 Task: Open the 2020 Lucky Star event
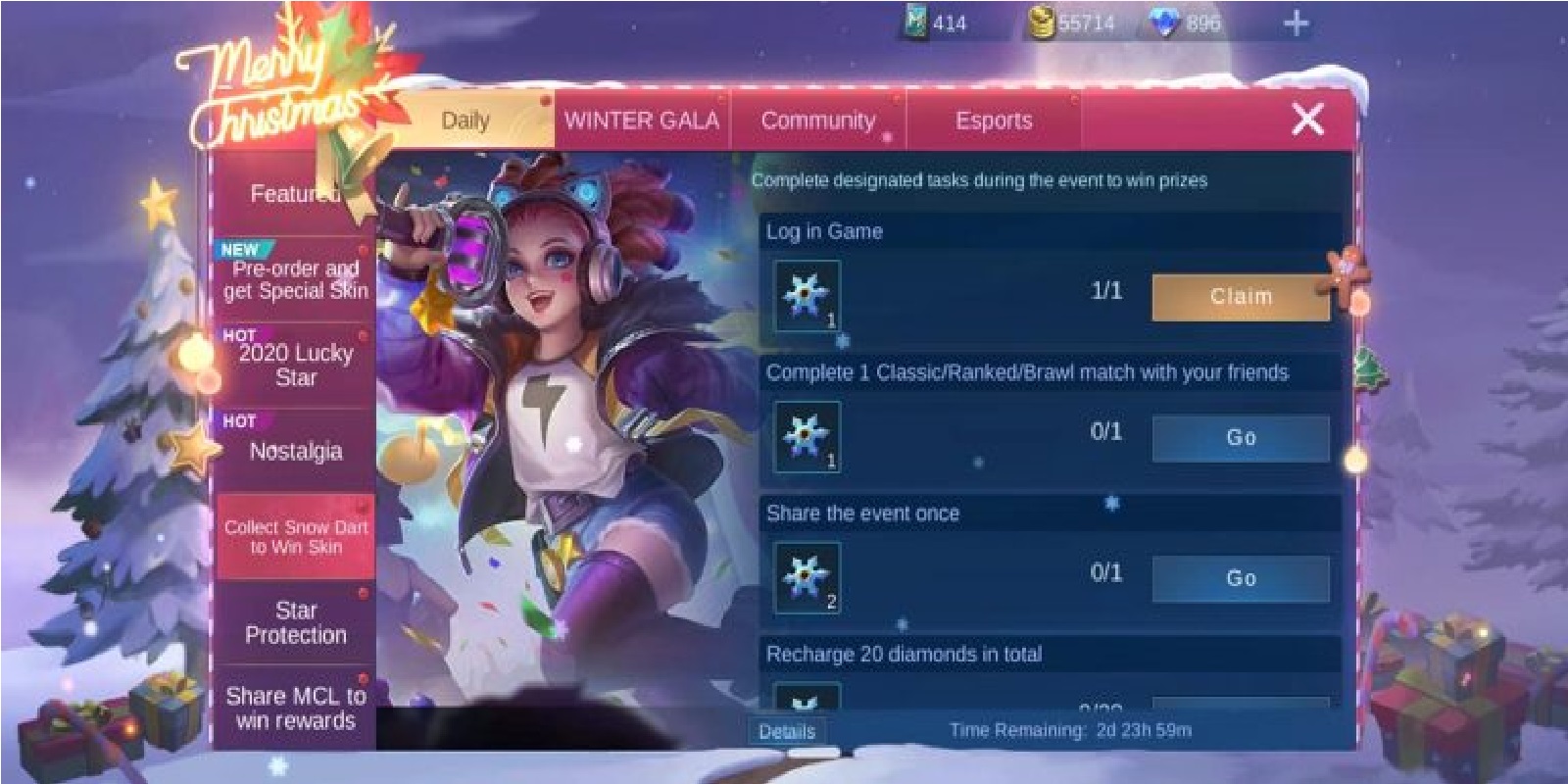[x=294, y=366]
